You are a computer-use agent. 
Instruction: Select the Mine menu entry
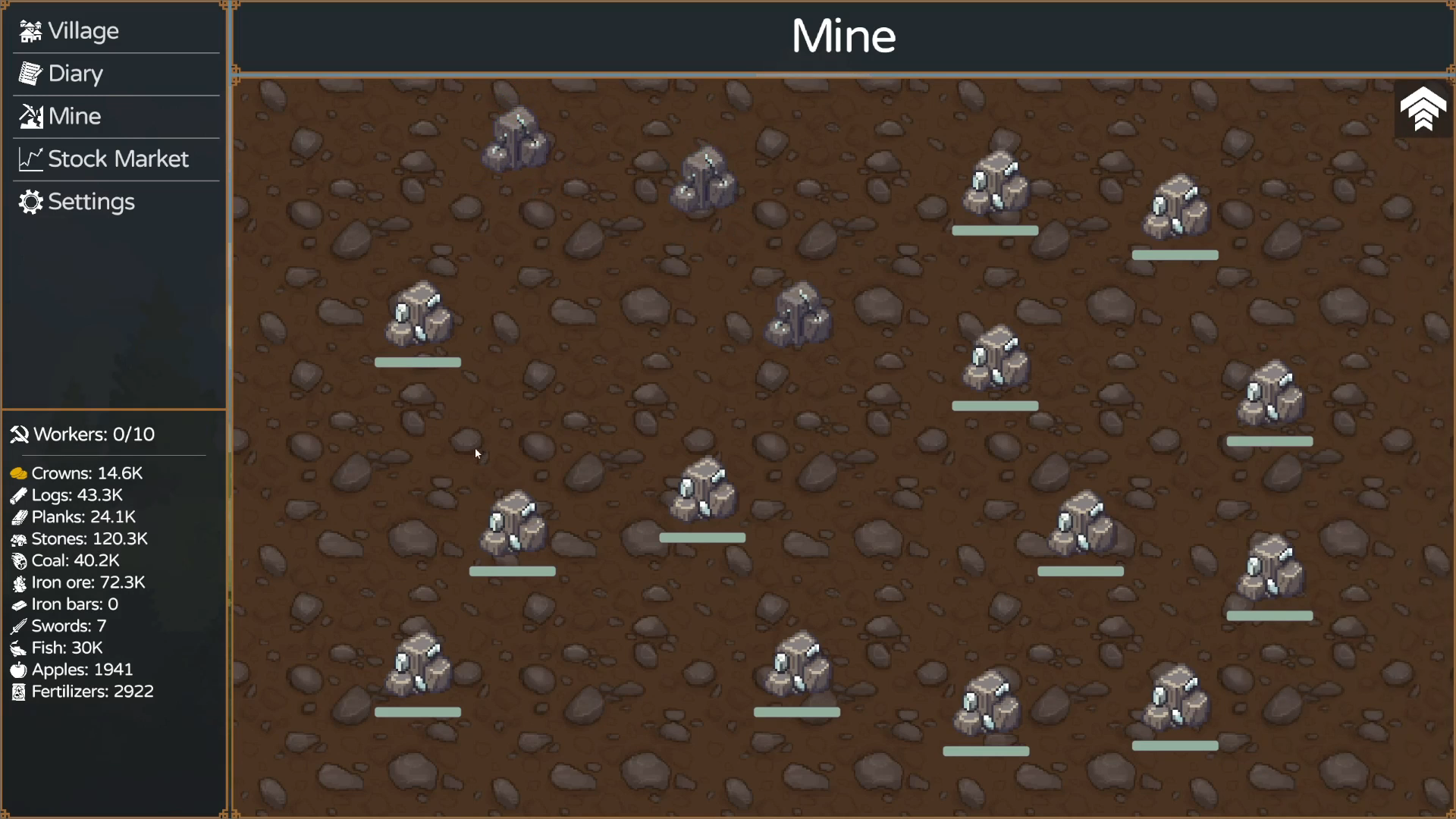tap(74, 116)
